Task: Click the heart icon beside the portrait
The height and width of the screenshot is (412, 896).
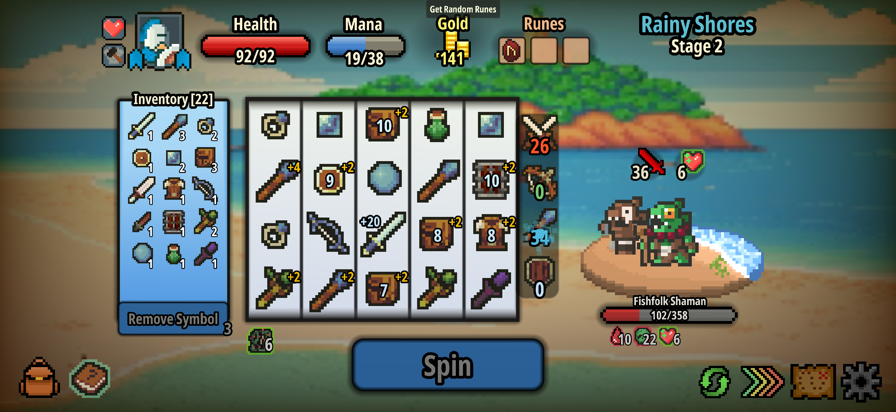Action: pos(114,28)
